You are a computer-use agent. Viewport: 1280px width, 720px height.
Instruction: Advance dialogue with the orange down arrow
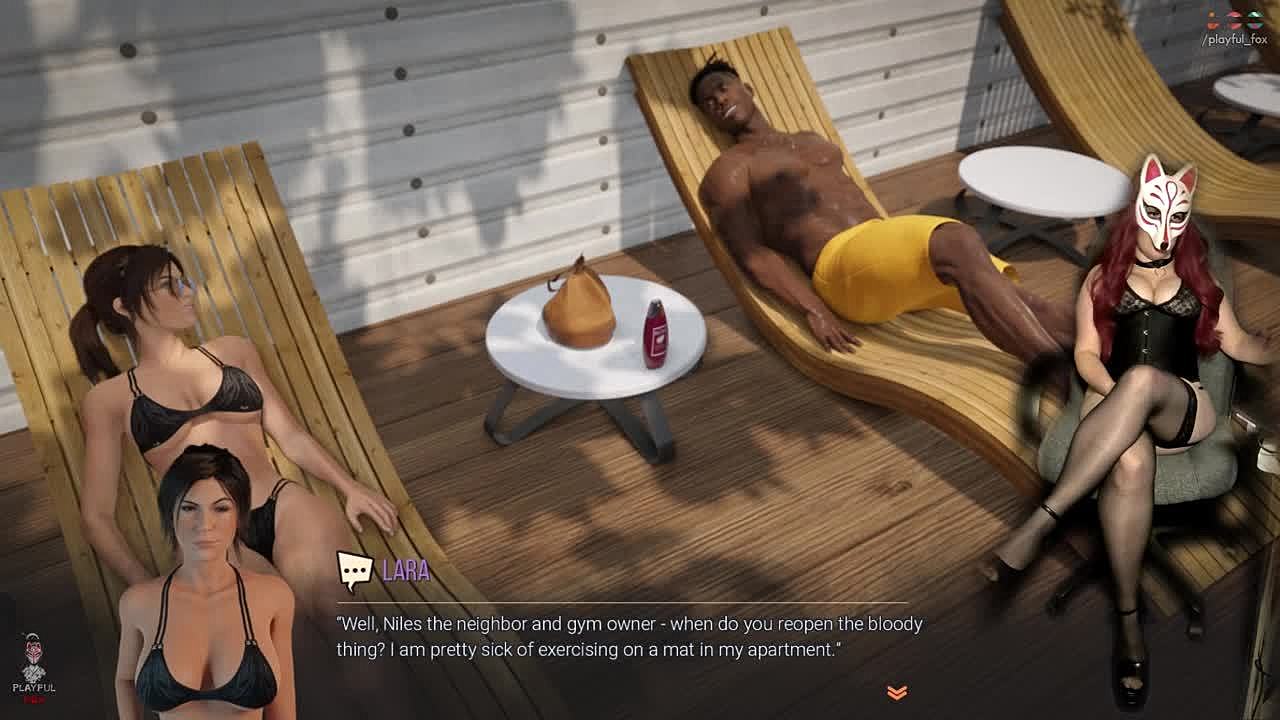point(896,692)
